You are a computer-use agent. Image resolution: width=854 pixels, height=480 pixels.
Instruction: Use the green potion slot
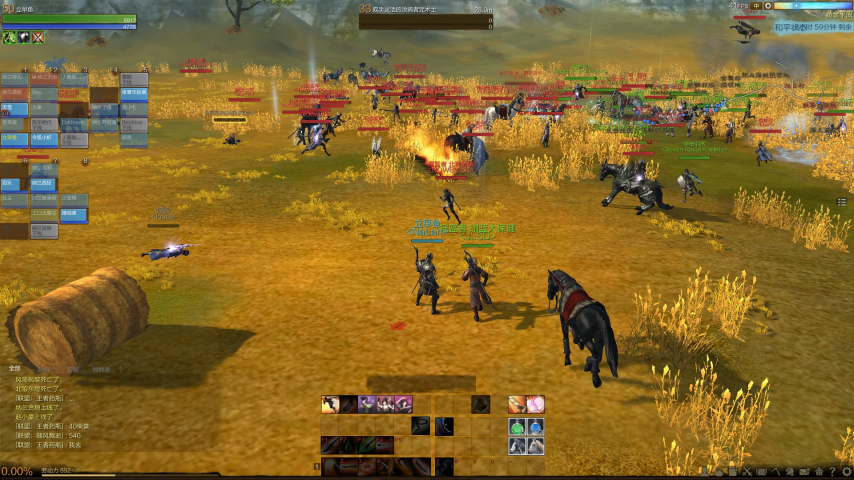click(x=517, y=426)
